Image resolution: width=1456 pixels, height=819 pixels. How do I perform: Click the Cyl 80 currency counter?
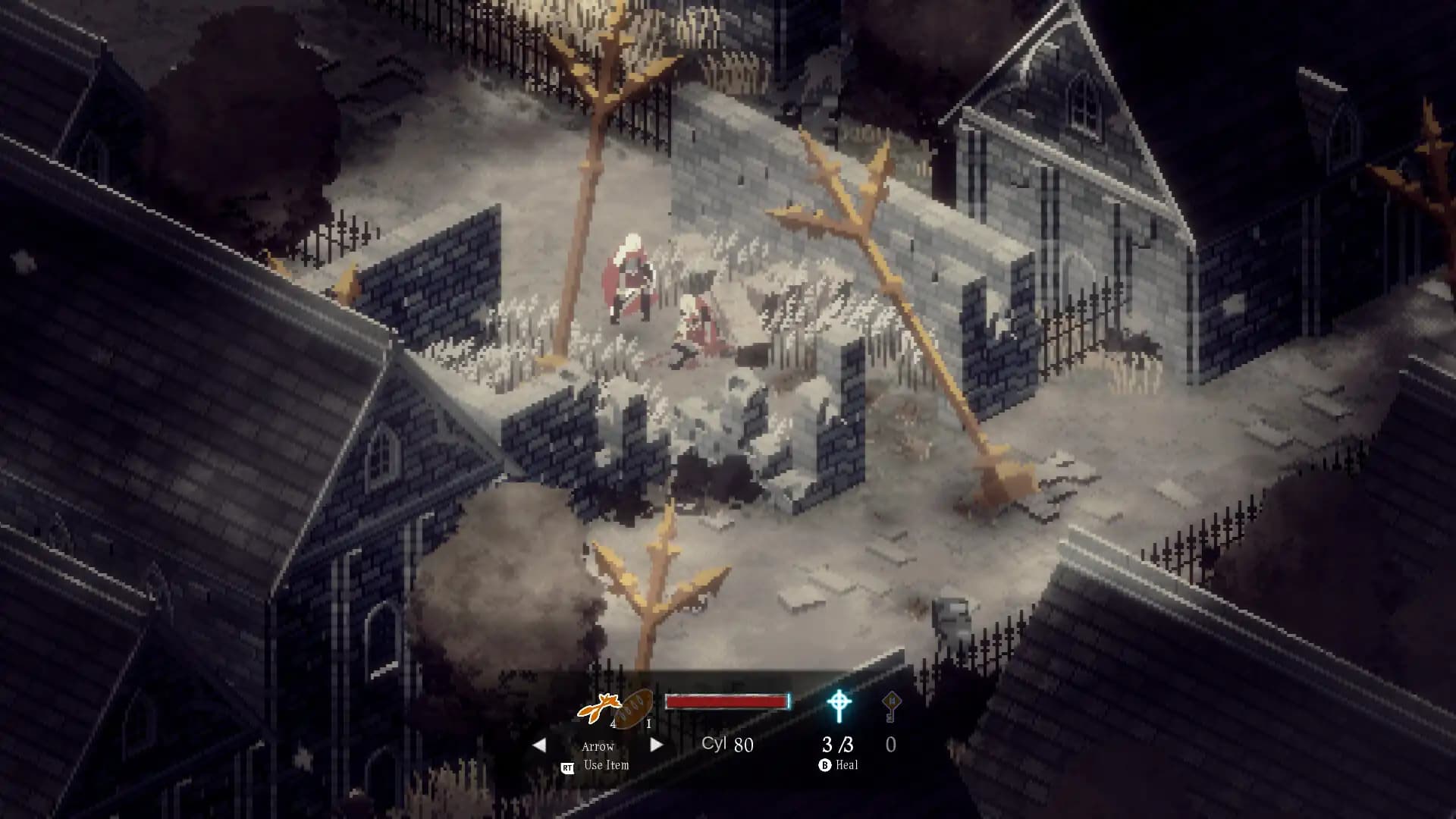pyautogui.click(x=728, y=745)
